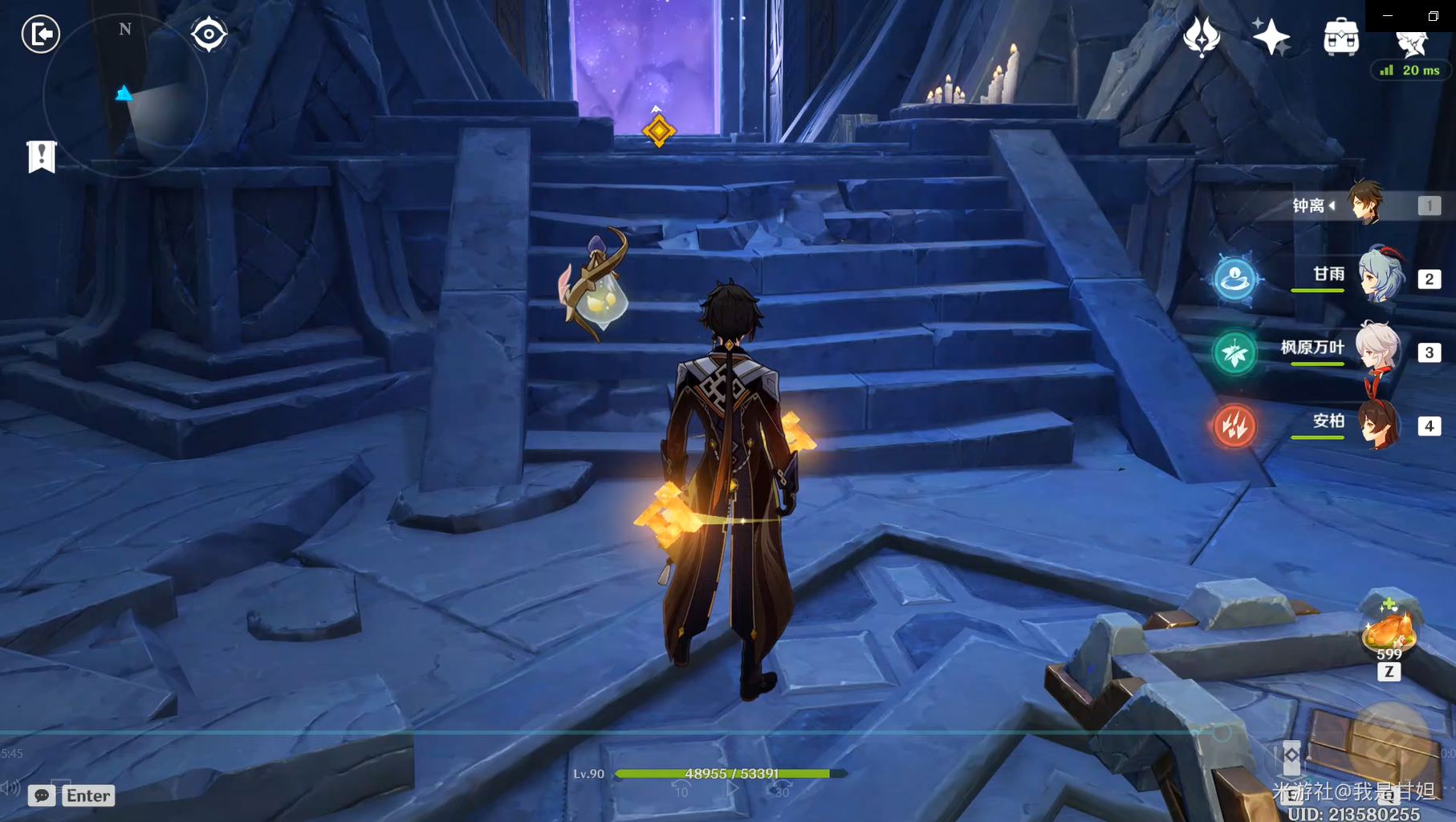Open the character profile head icon
The image size is (1456, 822).
click(x=1411, y=42)
